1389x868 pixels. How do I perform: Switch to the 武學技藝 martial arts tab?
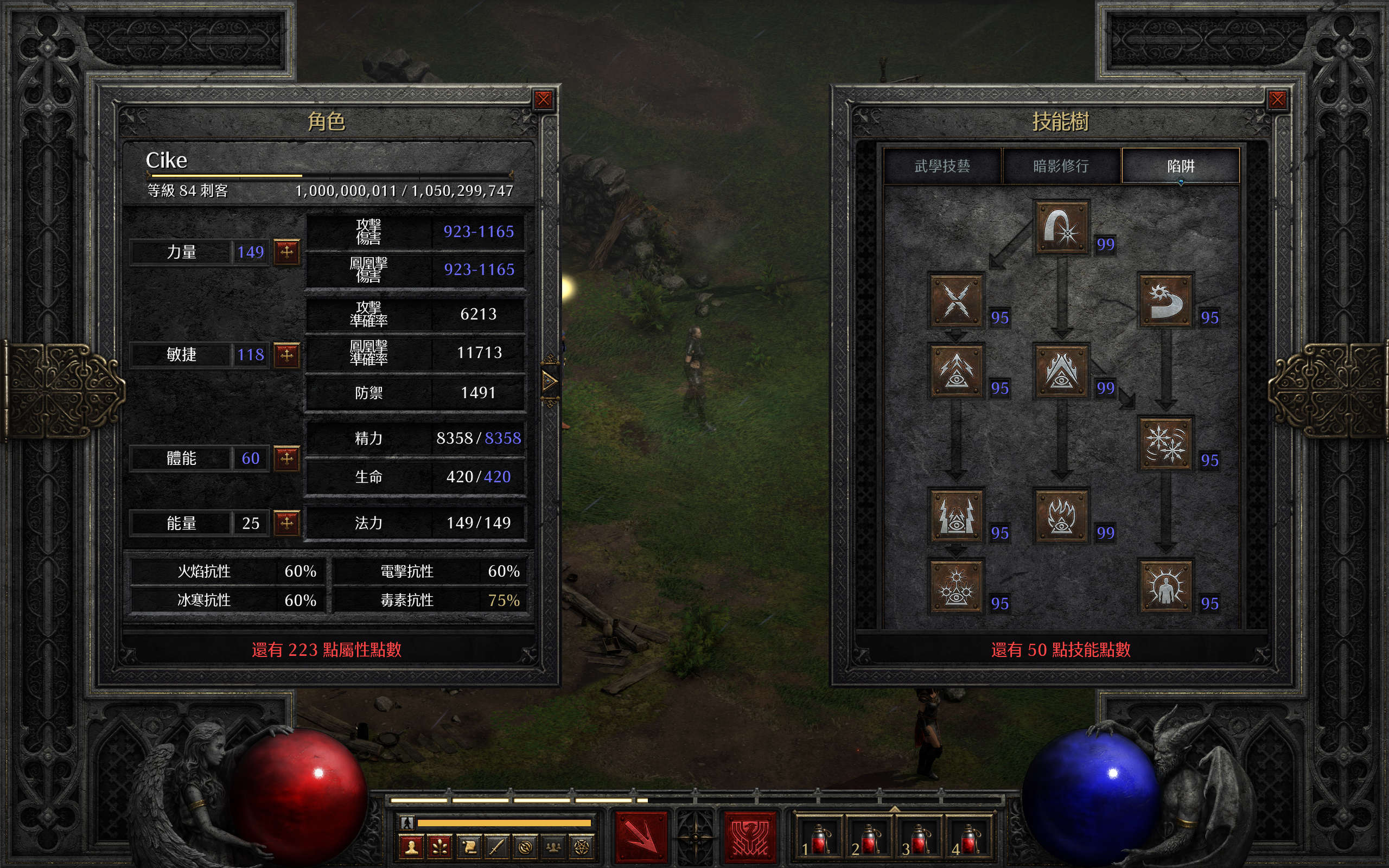942,167
